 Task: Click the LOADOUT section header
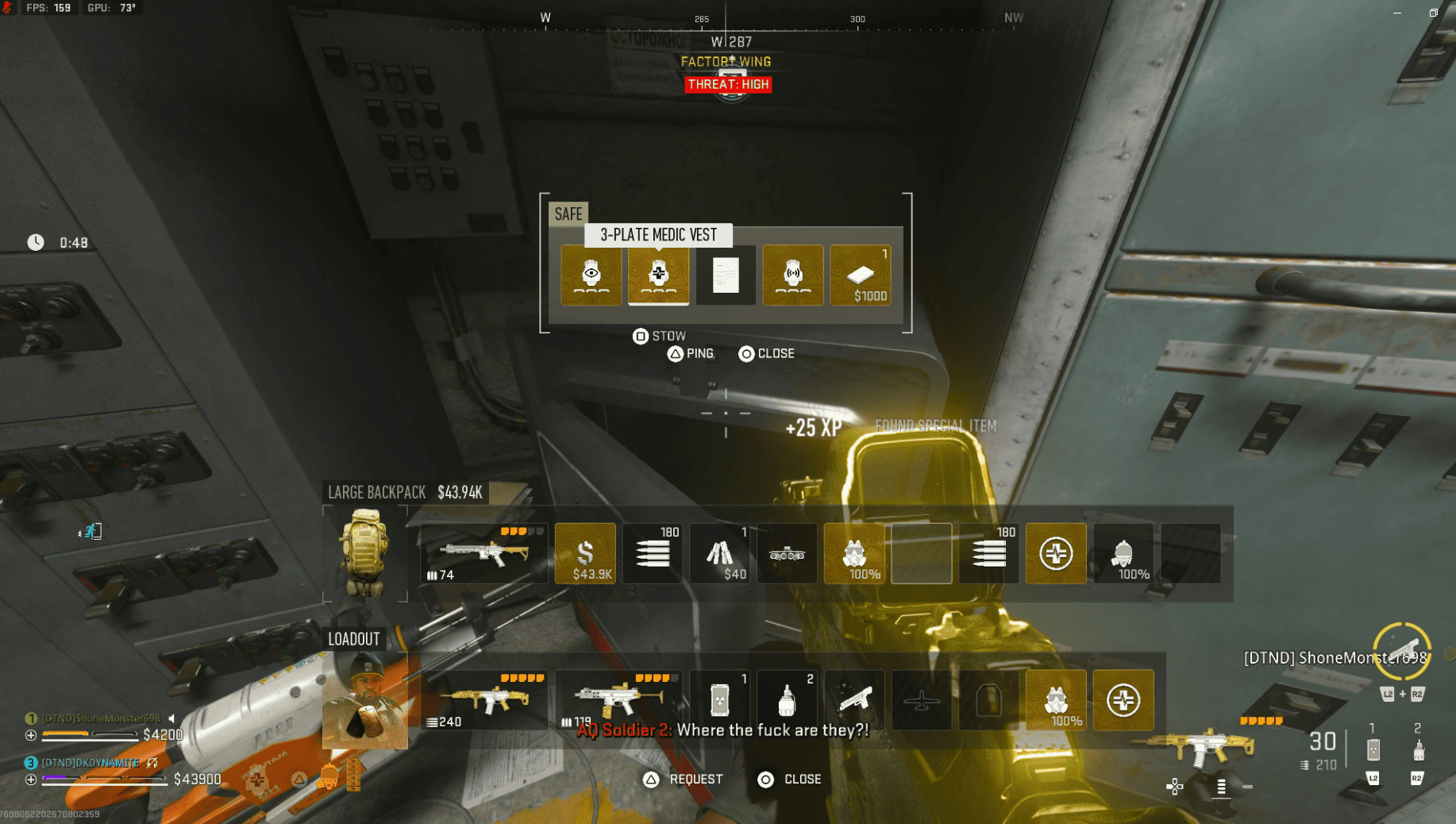[354, 638]
